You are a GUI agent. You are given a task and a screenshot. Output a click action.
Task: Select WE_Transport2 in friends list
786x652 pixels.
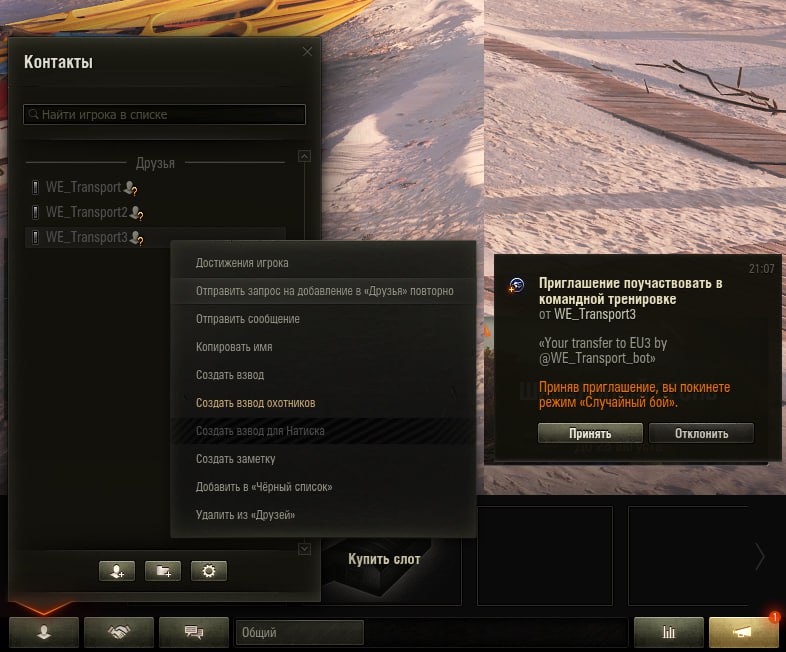coord(87,212)
